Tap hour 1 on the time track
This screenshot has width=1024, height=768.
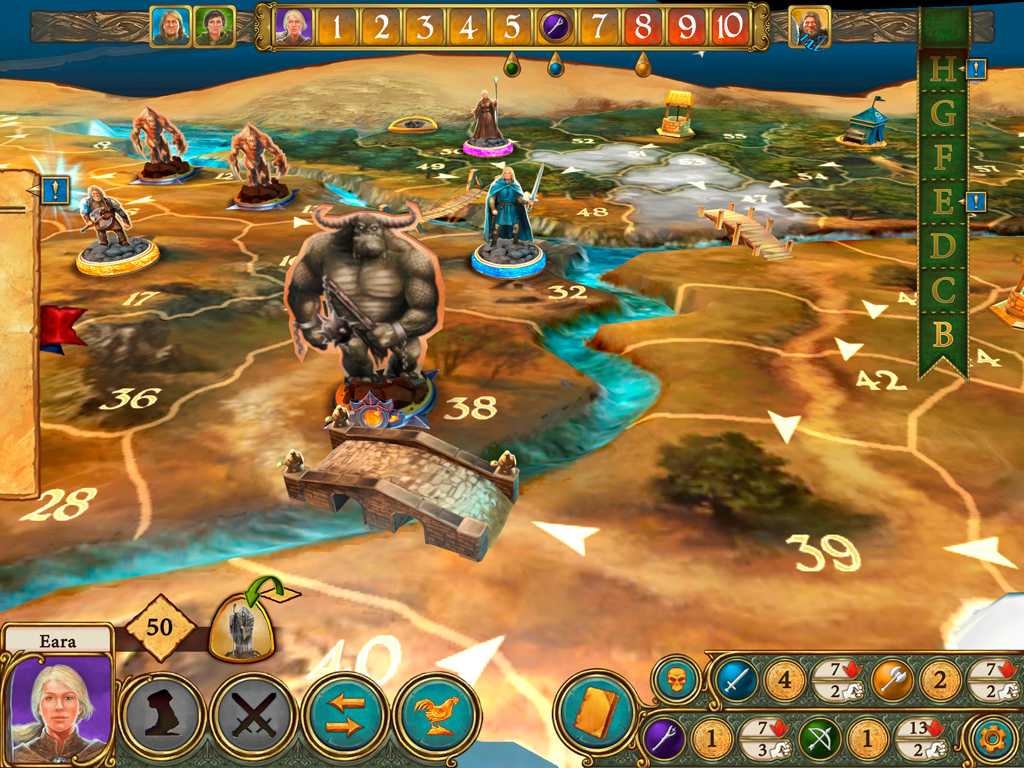(x=337, y=27)
